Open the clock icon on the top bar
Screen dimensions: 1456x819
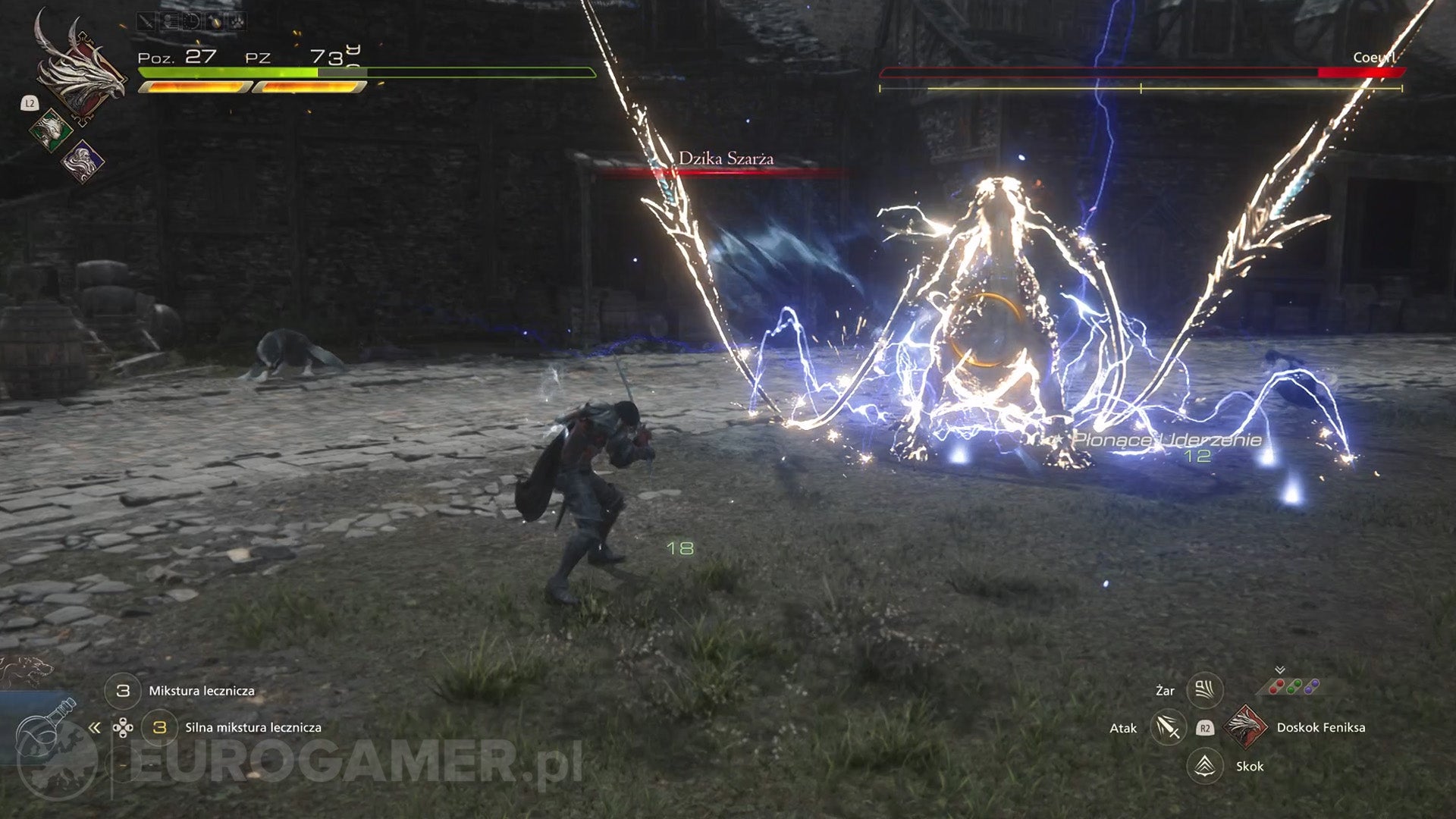[x=191, y=20]
